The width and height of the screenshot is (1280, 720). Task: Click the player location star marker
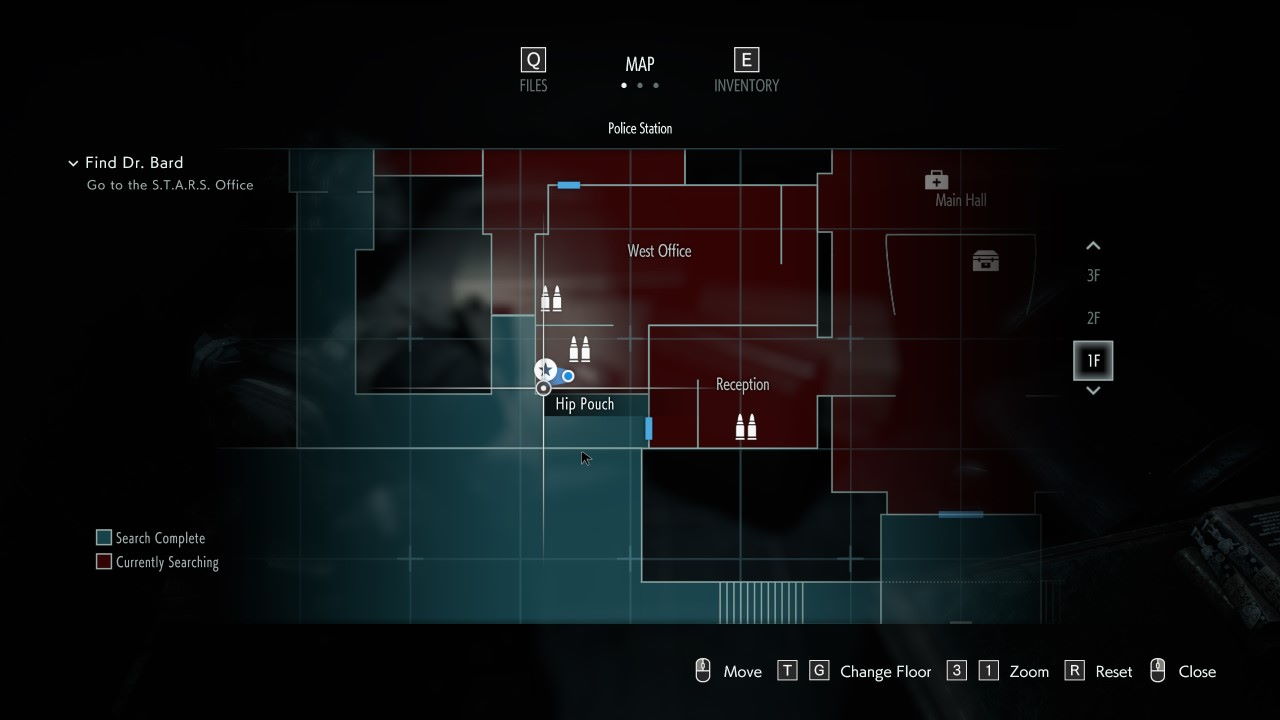click(545, 369)
